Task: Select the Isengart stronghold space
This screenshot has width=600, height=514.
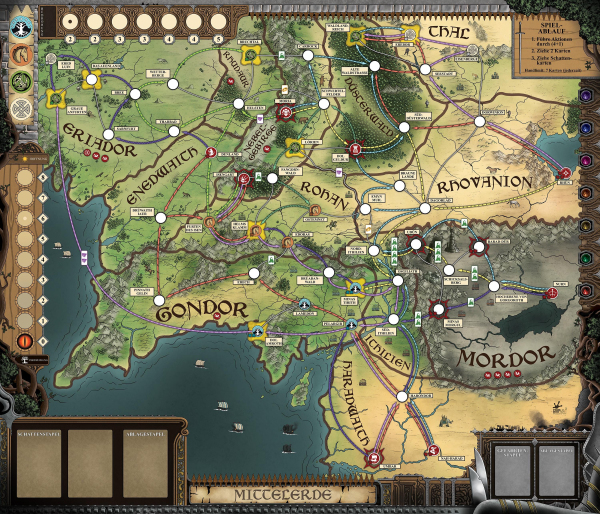Action: pyautogui.click(x=244, y=178)
